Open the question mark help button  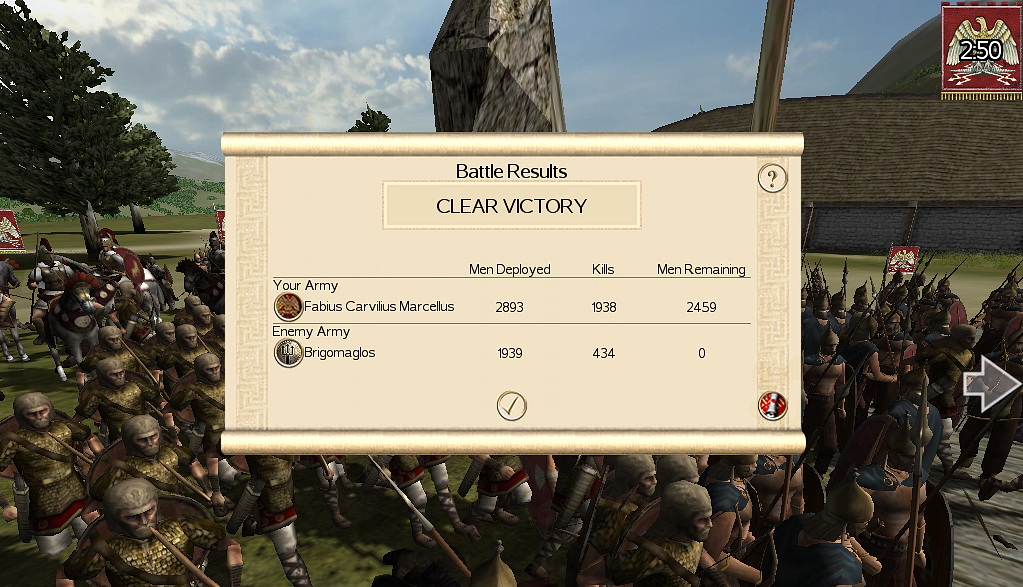coord(772,178)
